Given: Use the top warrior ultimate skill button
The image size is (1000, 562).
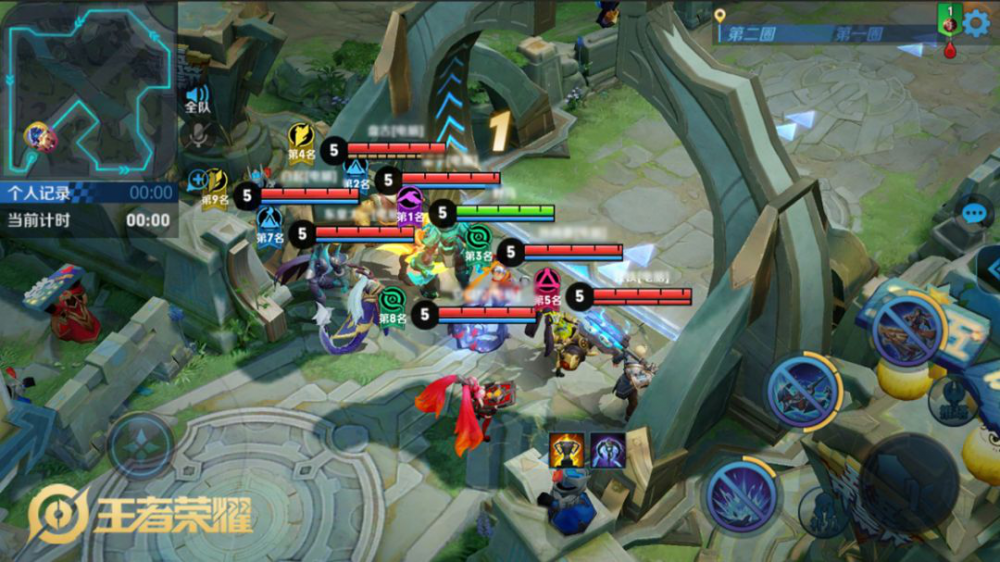Looking at the screenshot, I should (x=907, y=327).
